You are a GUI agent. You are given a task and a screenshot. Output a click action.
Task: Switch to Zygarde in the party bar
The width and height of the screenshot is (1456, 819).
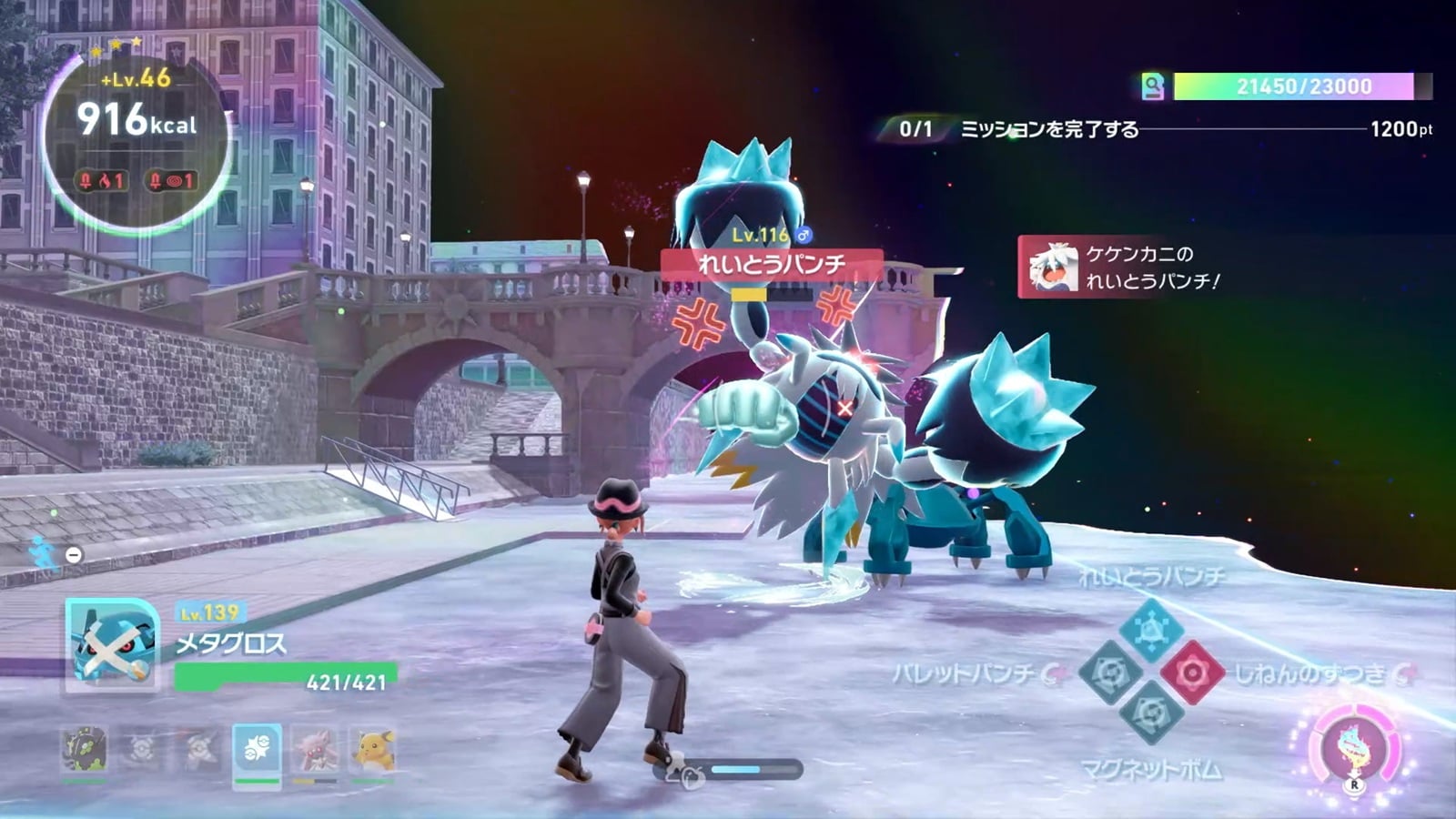tap(84, 750)
